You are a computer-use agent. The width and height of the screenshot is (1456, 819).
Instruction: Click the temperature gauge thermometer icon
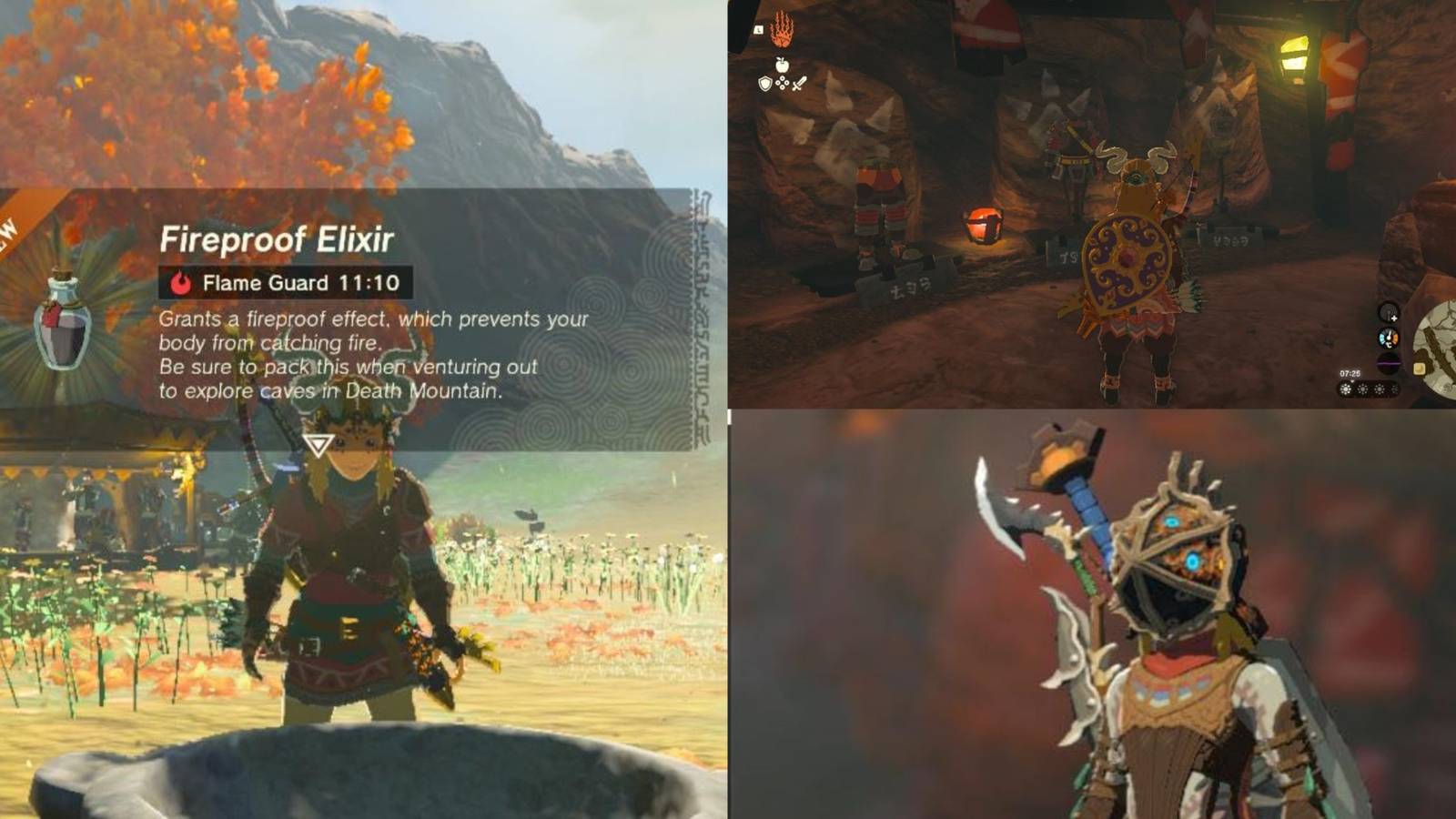click(1389, 337)
